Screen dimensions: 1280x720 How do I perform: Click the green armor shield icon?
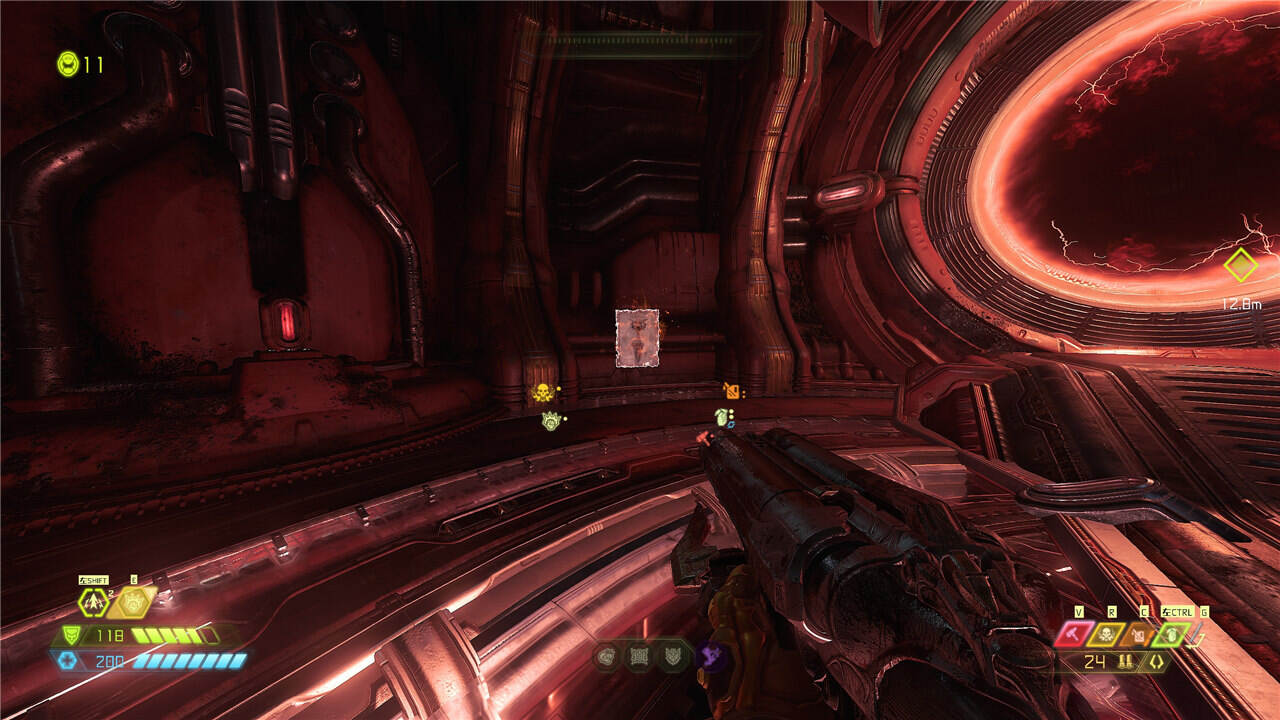tap(70, 635)
